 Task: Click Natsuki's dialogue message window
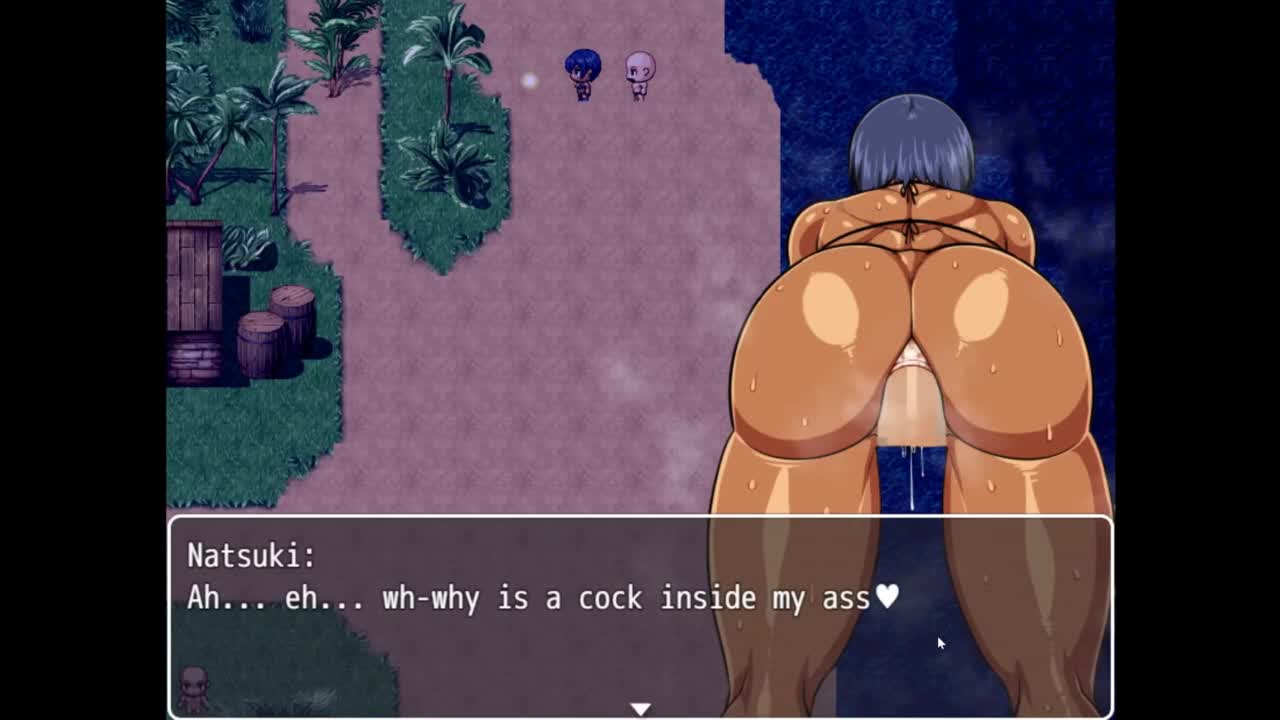pos(640,615)
